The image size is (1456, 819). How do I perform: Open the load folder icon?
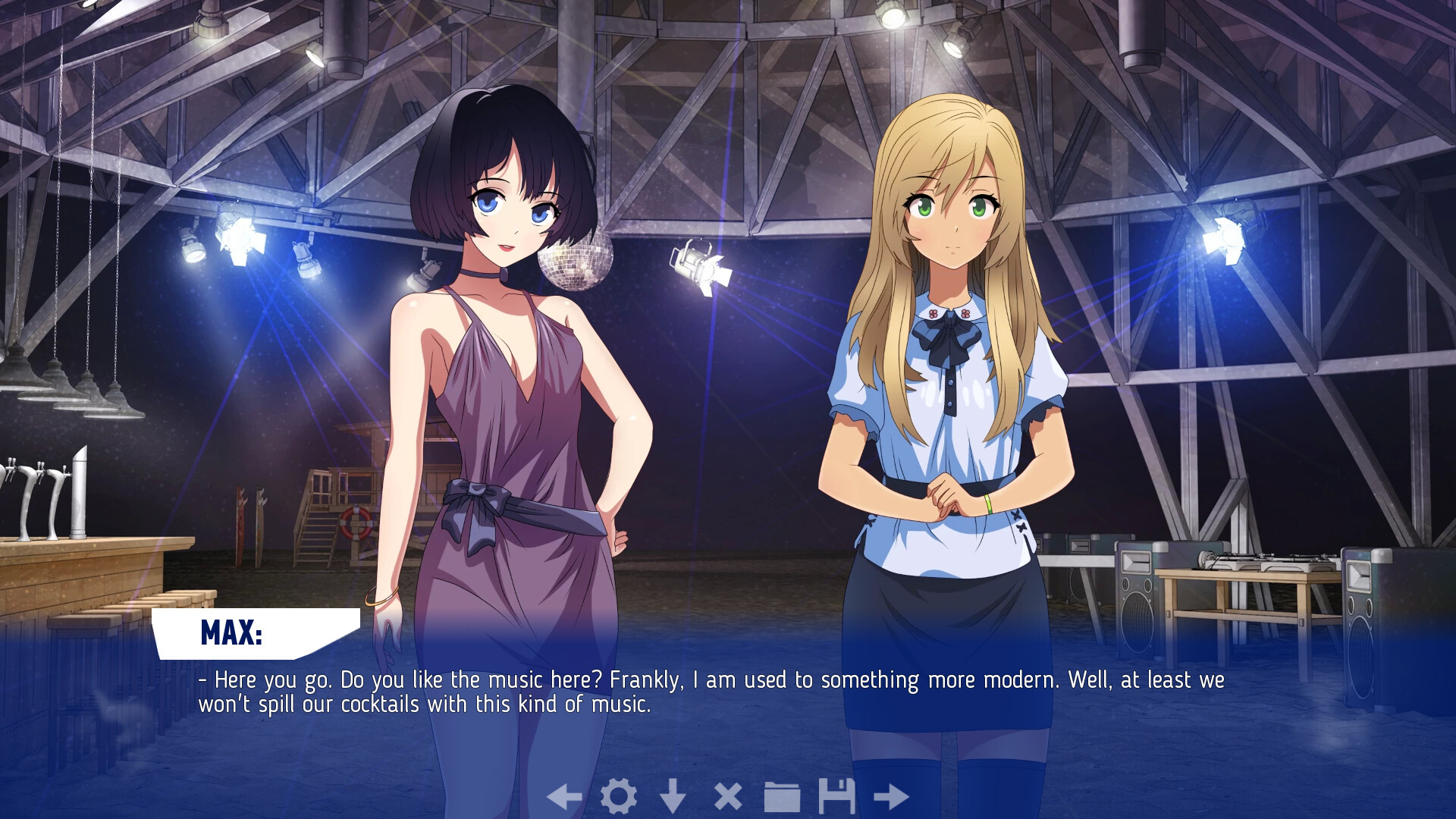[782, 796]
